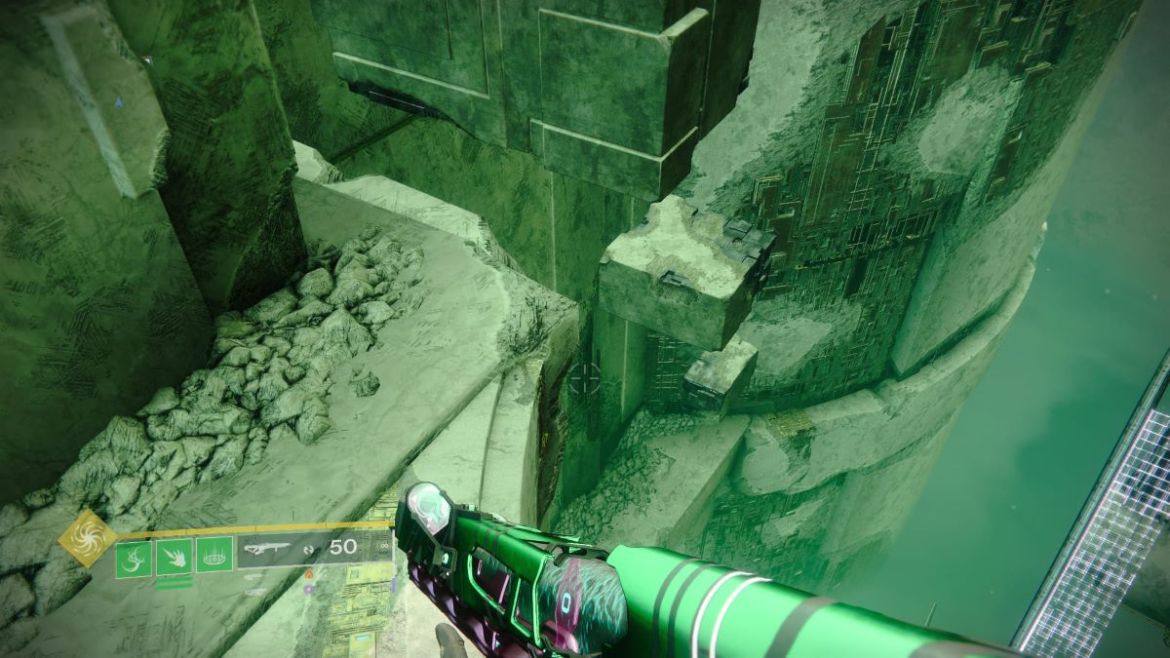The height and width of the screenshot is (658, 1170).
Task: Use the melee ability icon
Action: click(x=174, y=556)
